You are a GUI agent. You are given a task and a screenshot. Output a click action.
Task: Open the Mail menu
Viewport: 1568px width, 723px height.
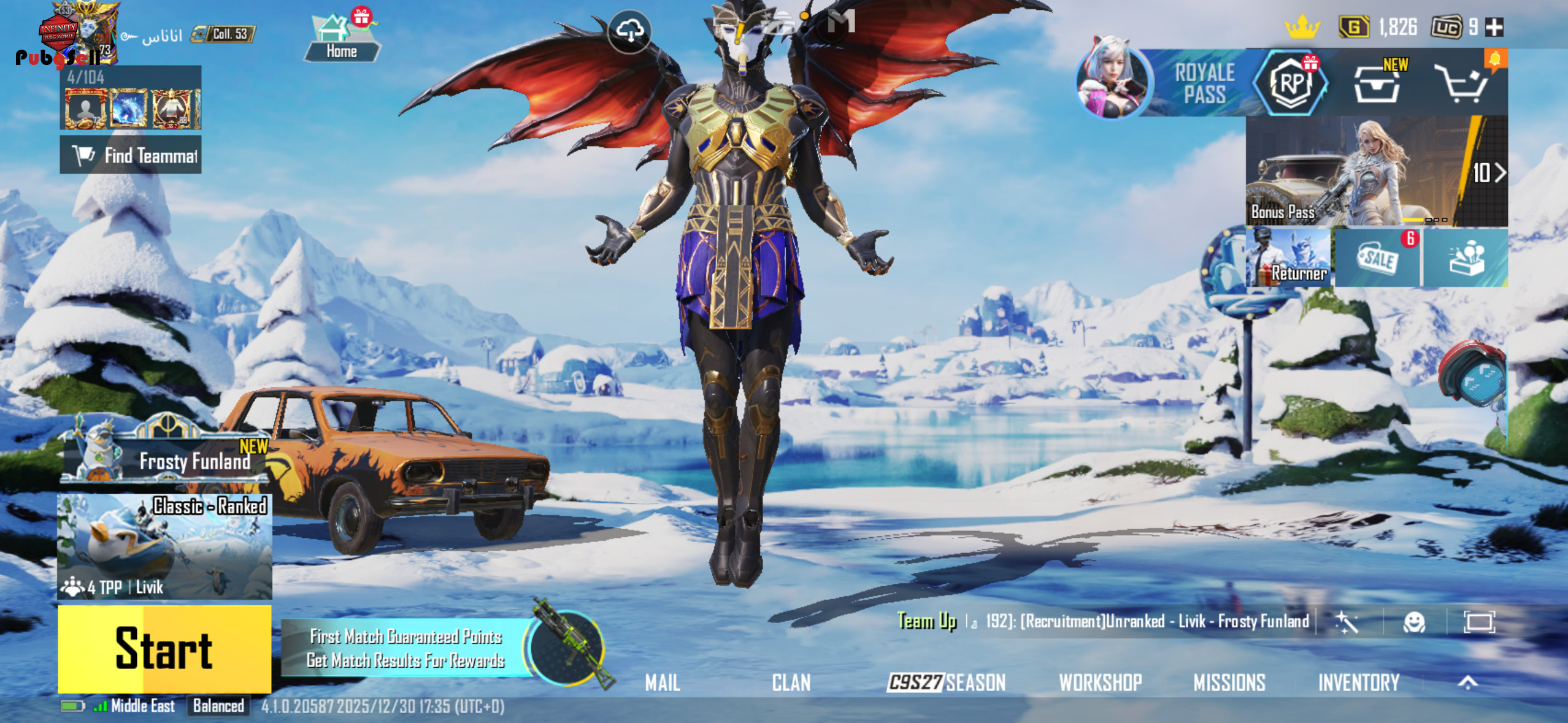[x=663, y=683]
